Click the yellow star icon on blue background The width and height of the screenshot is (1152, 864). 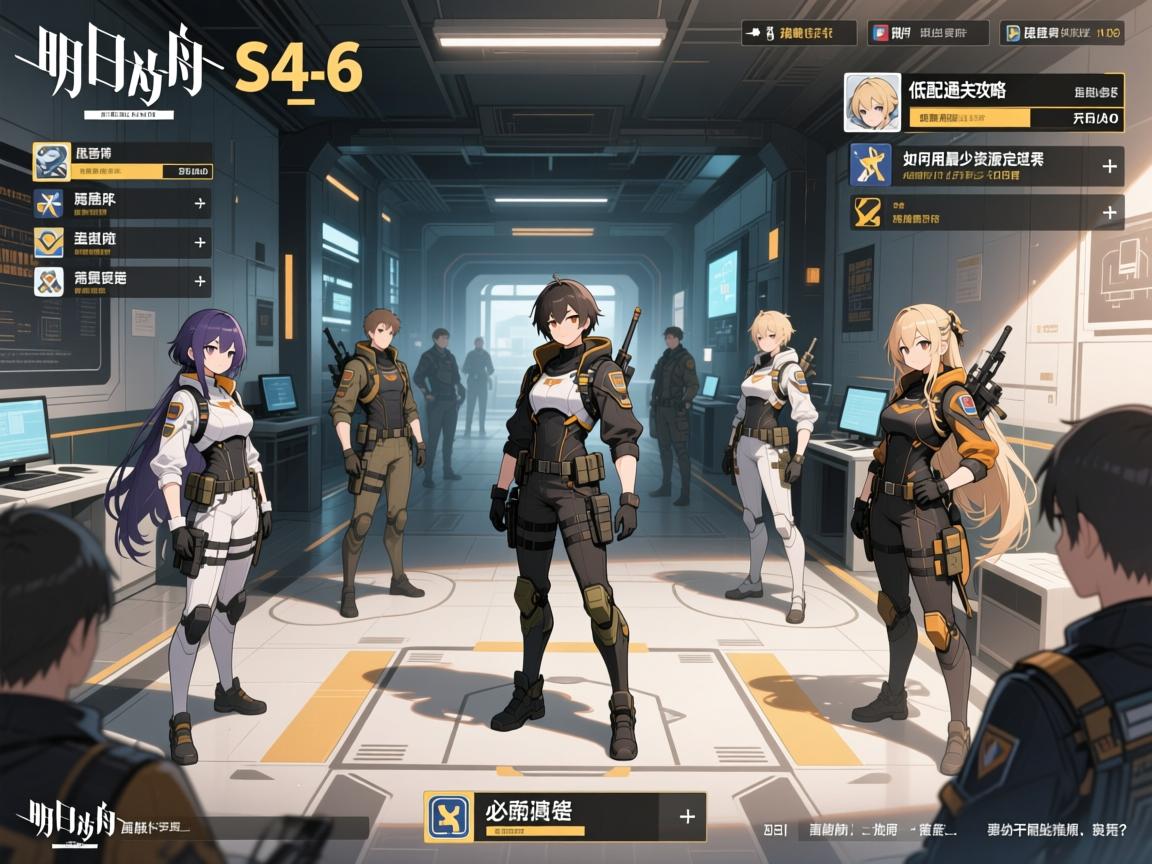(871, 166)
